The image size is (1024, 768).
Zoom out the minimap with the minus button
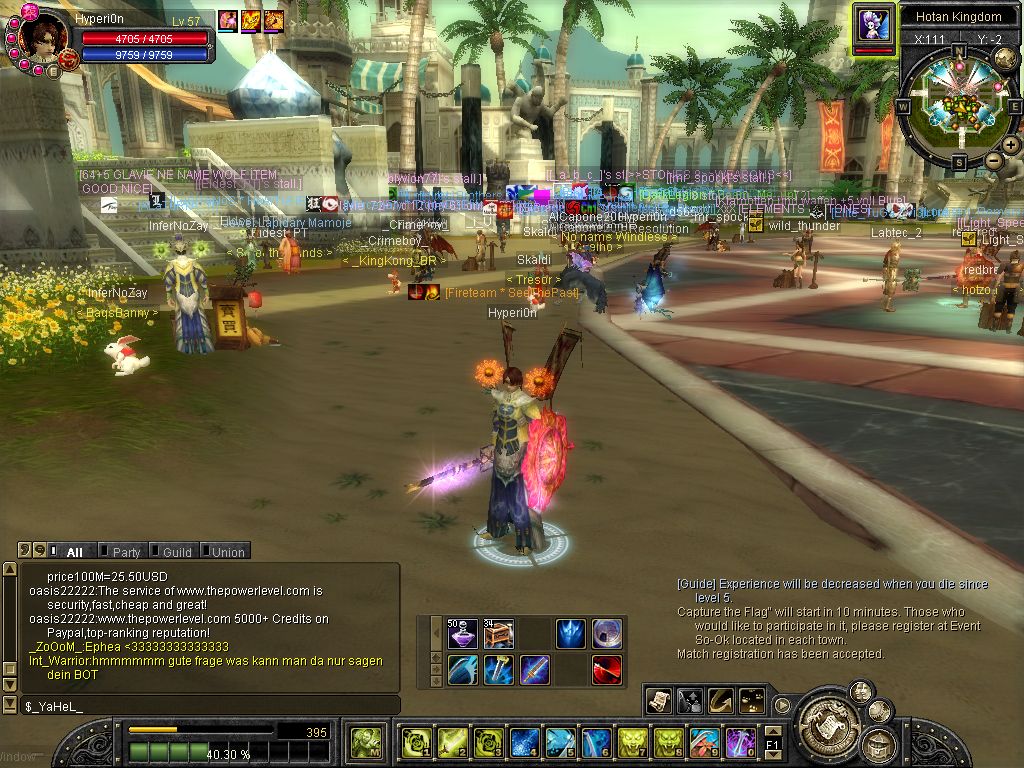(x=993, y=160)
